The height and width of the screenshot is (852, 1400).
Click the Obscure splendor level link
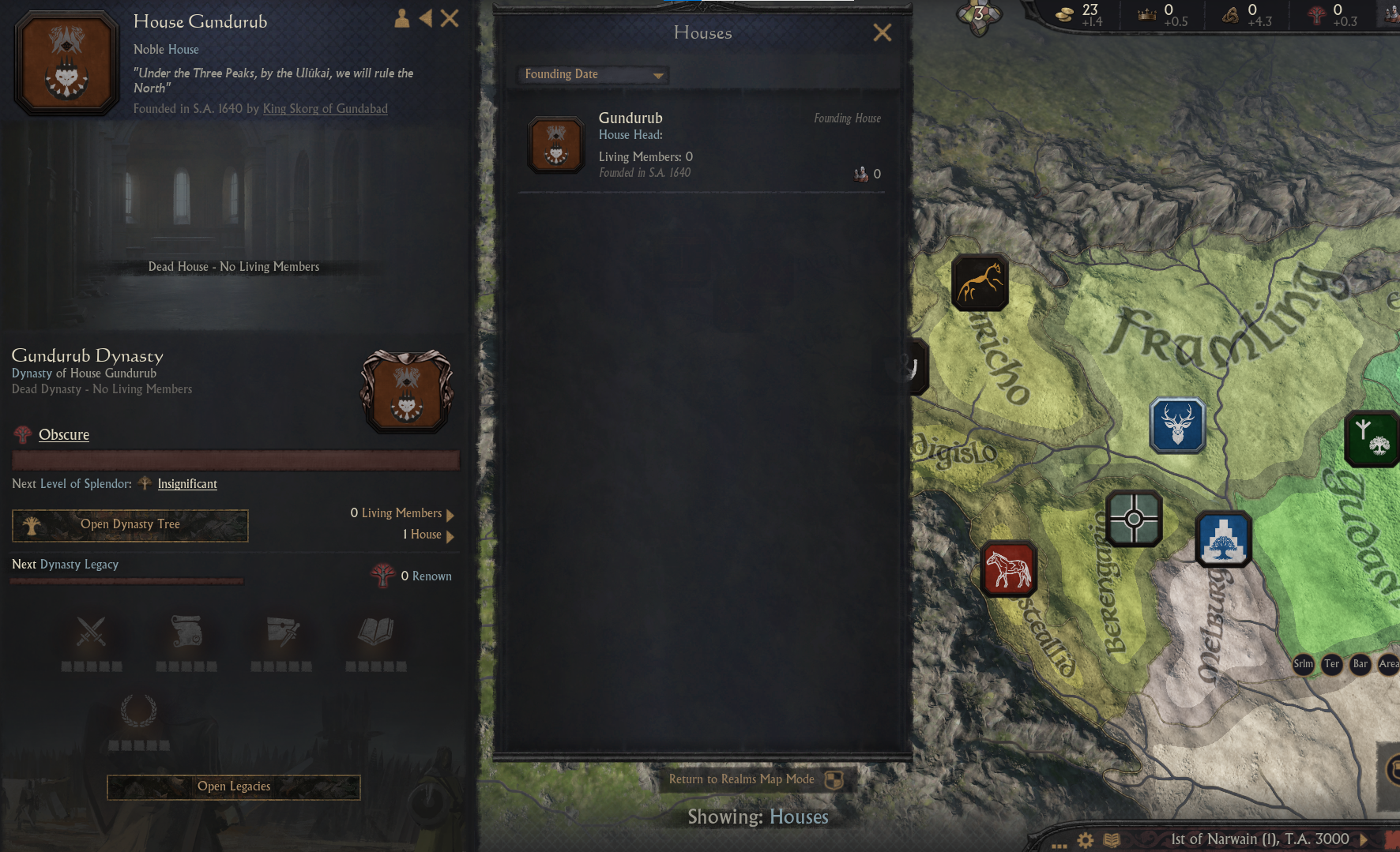click(x=64, y=434)
